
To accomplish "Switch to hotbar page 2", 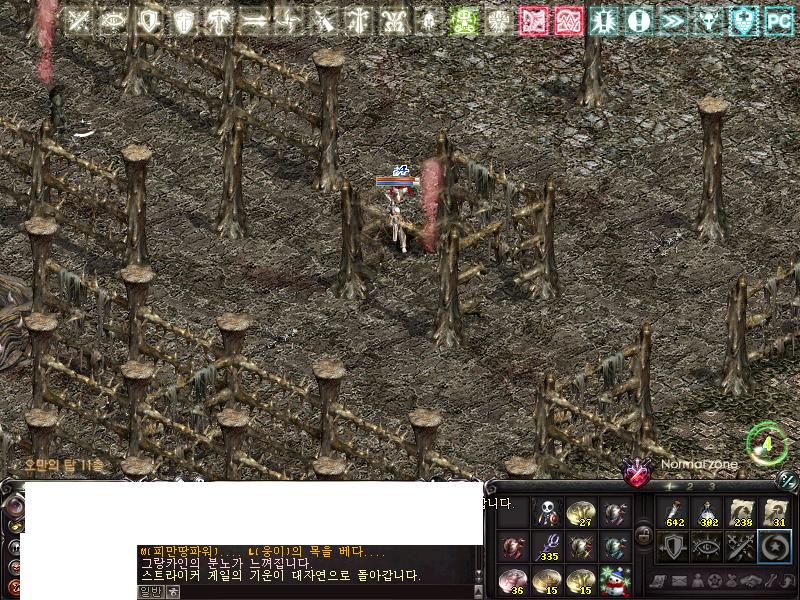I will coord(690,487).
